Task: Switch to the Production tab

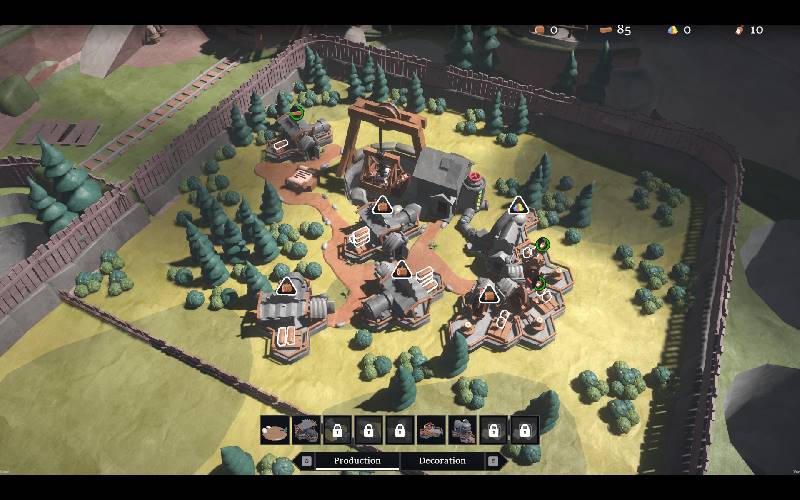Action: [x=357, y=461]
